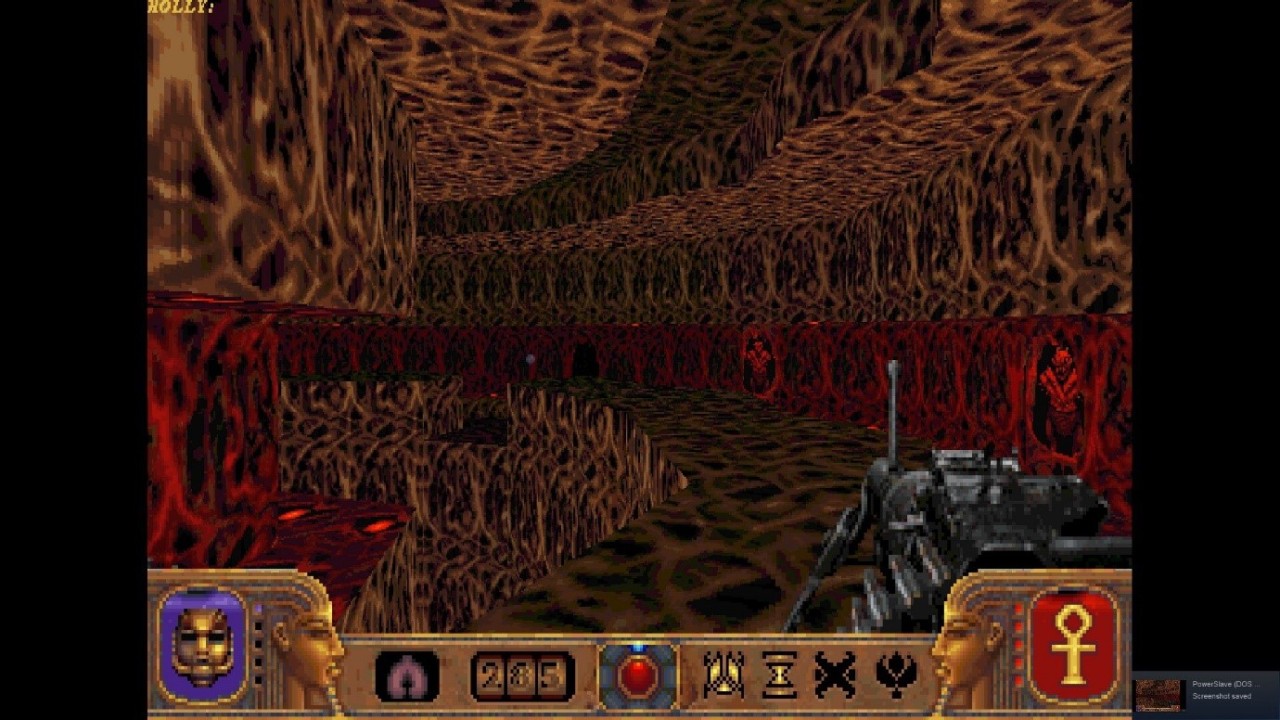Select the hourglass key symbol
Screen dimensions: 1280x720
point(779,676)
